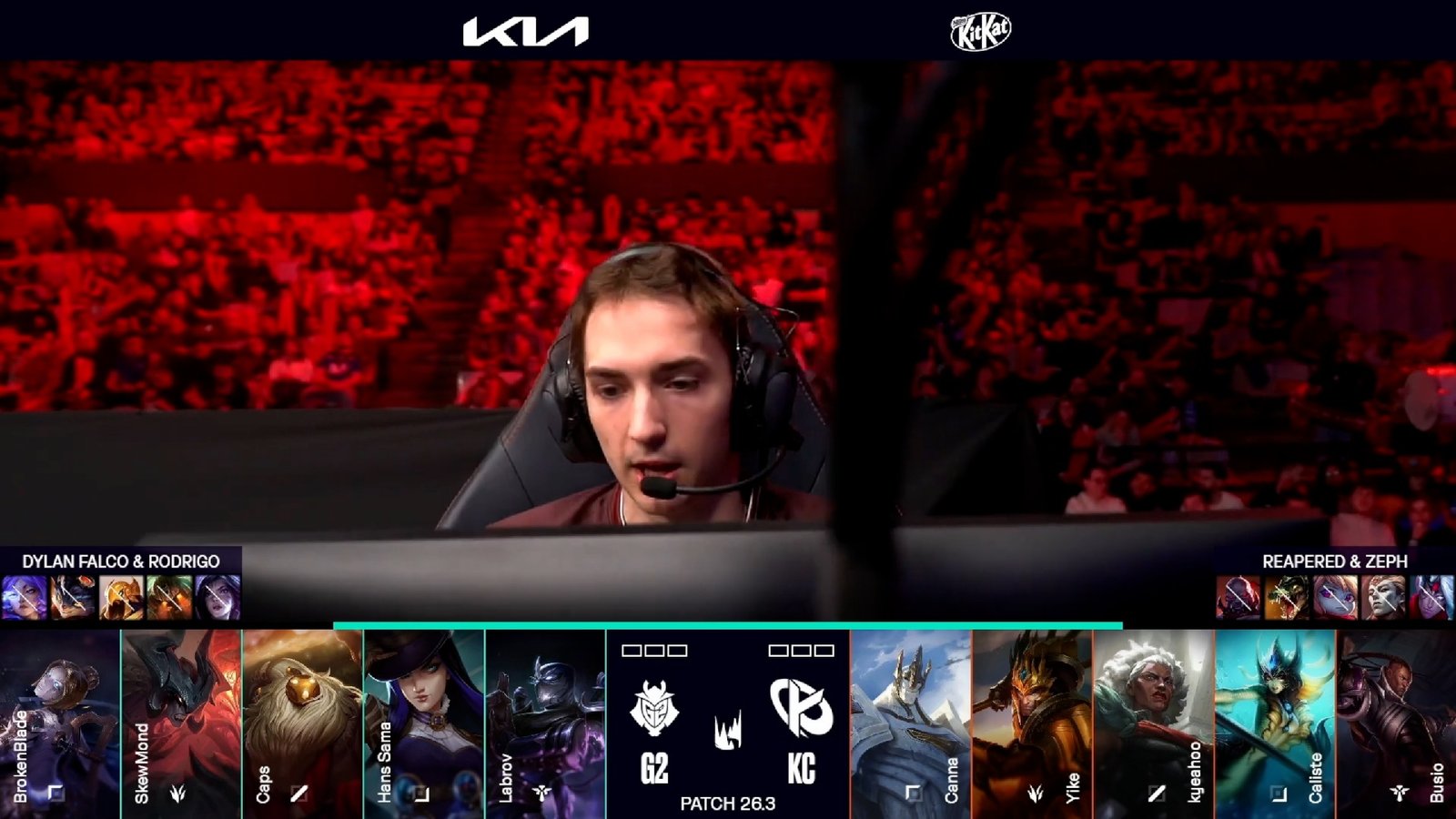Select BrokenBlade's champion pick card
Image resolution: width=1456 pixels, height=819 pixels.
point(60,723)
